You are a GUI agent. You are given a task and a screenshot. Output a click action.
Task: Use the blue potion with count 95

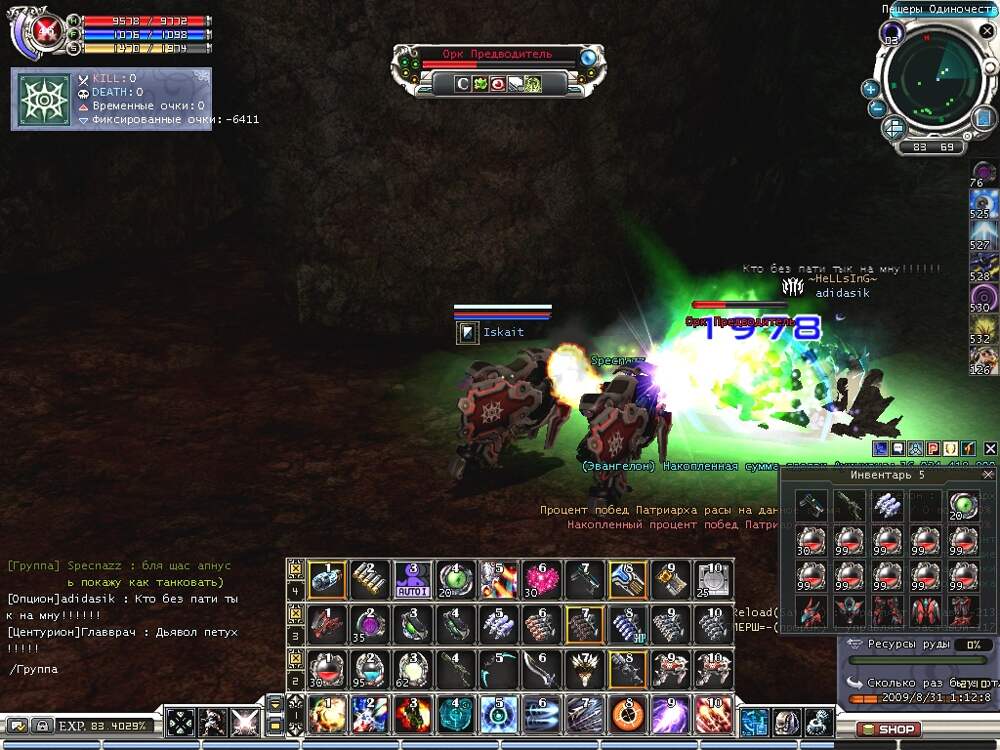pos(370,668)
